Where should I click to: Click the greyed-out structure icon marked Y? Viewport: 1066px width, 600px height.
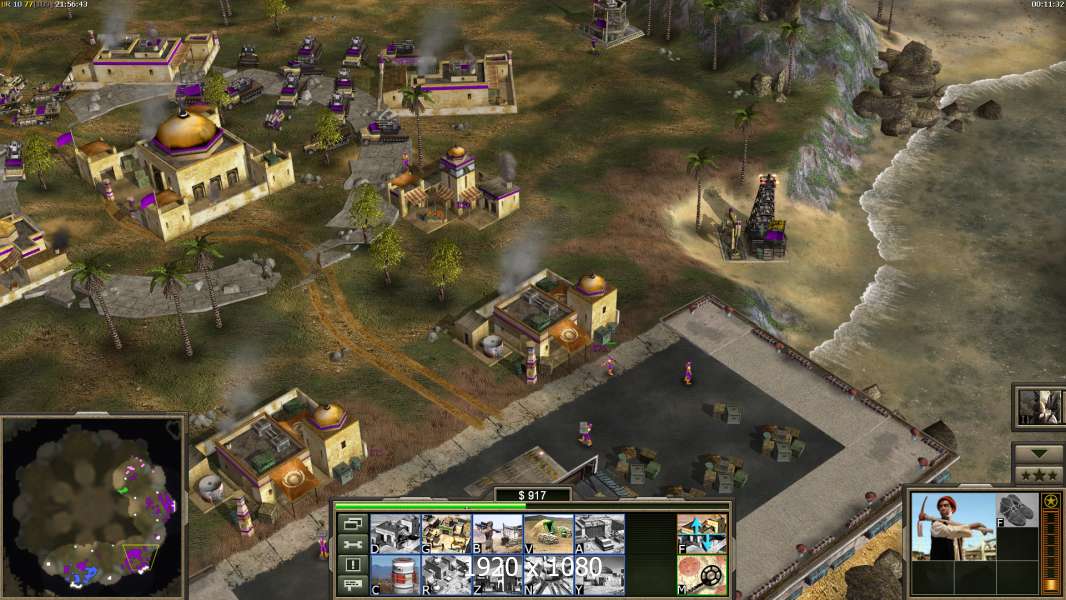pos(599,575)
